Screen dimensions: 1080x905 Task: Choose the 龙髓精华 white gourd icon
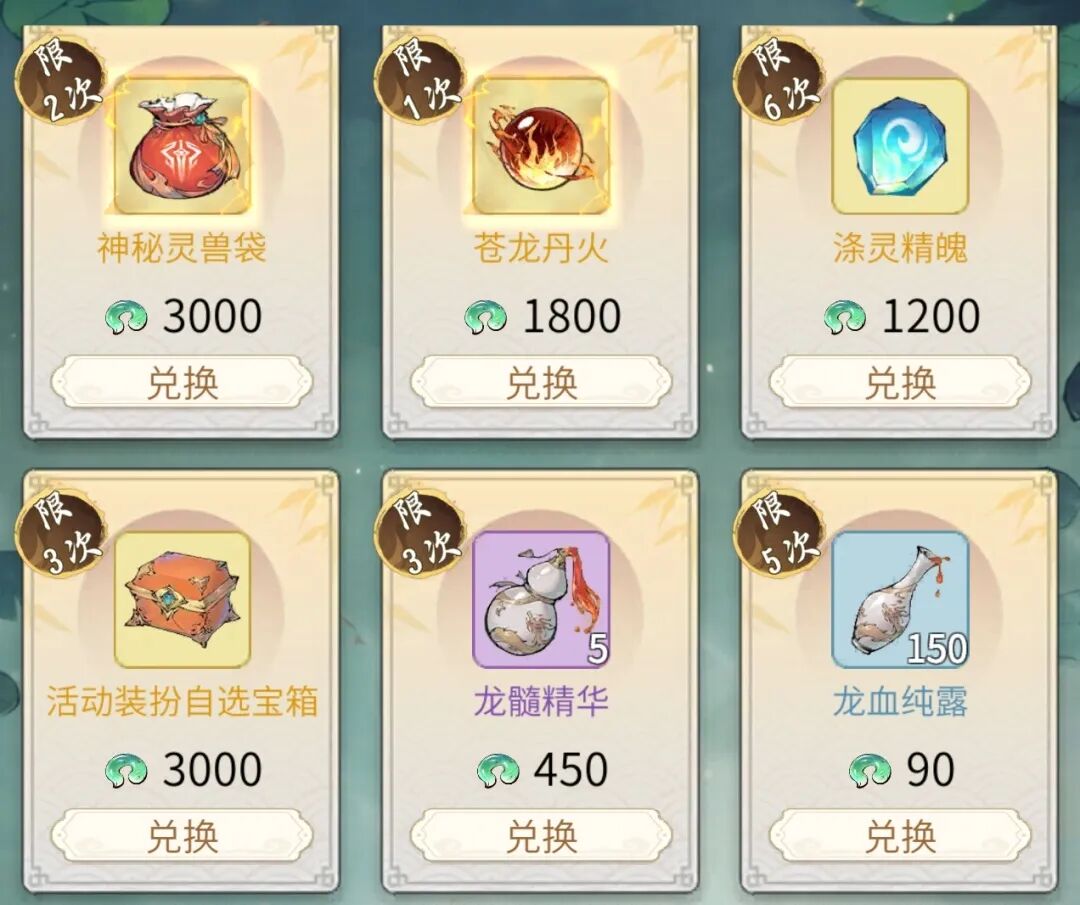coord(540,599)
